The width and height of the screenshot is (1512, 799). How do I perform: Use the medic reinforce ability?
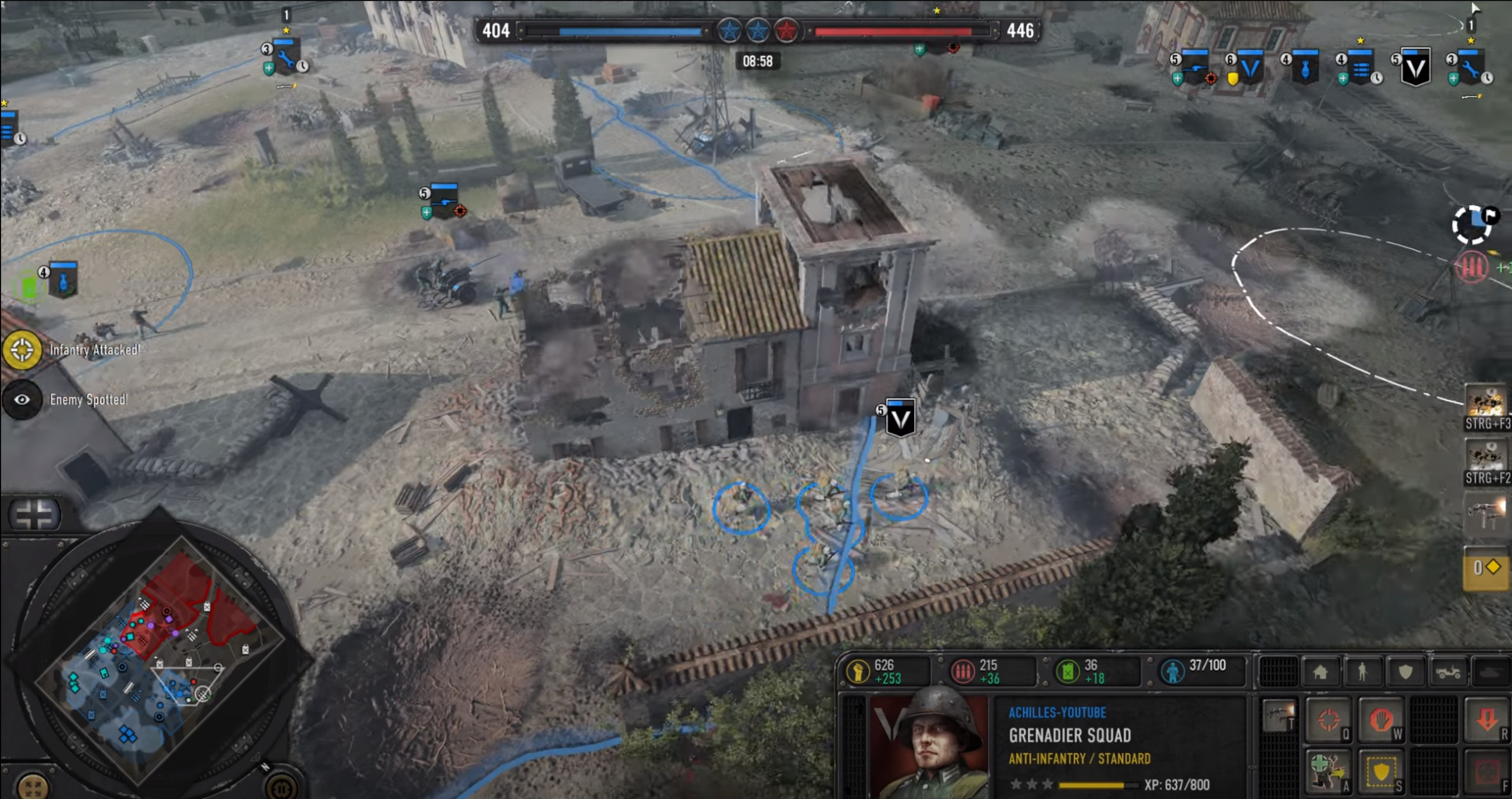pyautogui.click(x=1328, y=771)
